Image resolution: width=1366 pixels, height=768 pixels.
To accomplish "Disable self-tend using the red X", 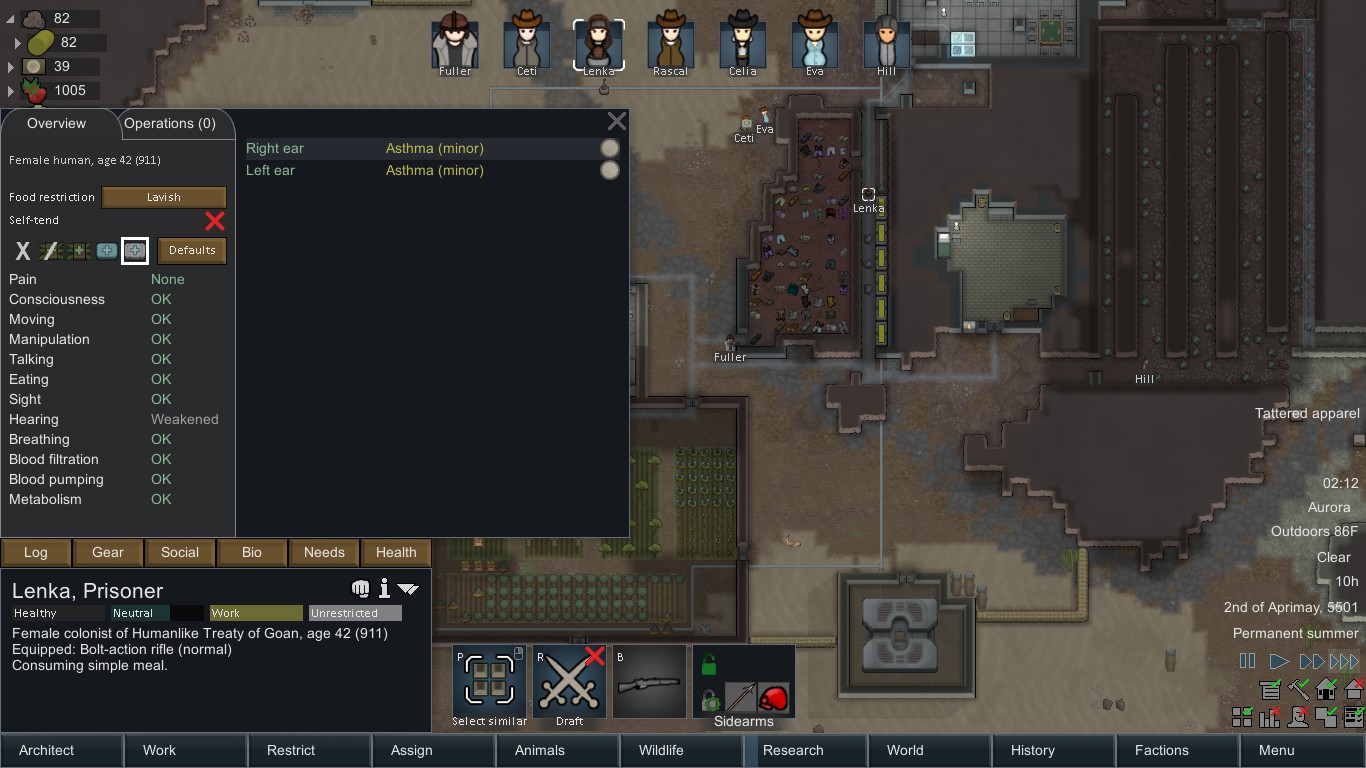I will point(214,221).
